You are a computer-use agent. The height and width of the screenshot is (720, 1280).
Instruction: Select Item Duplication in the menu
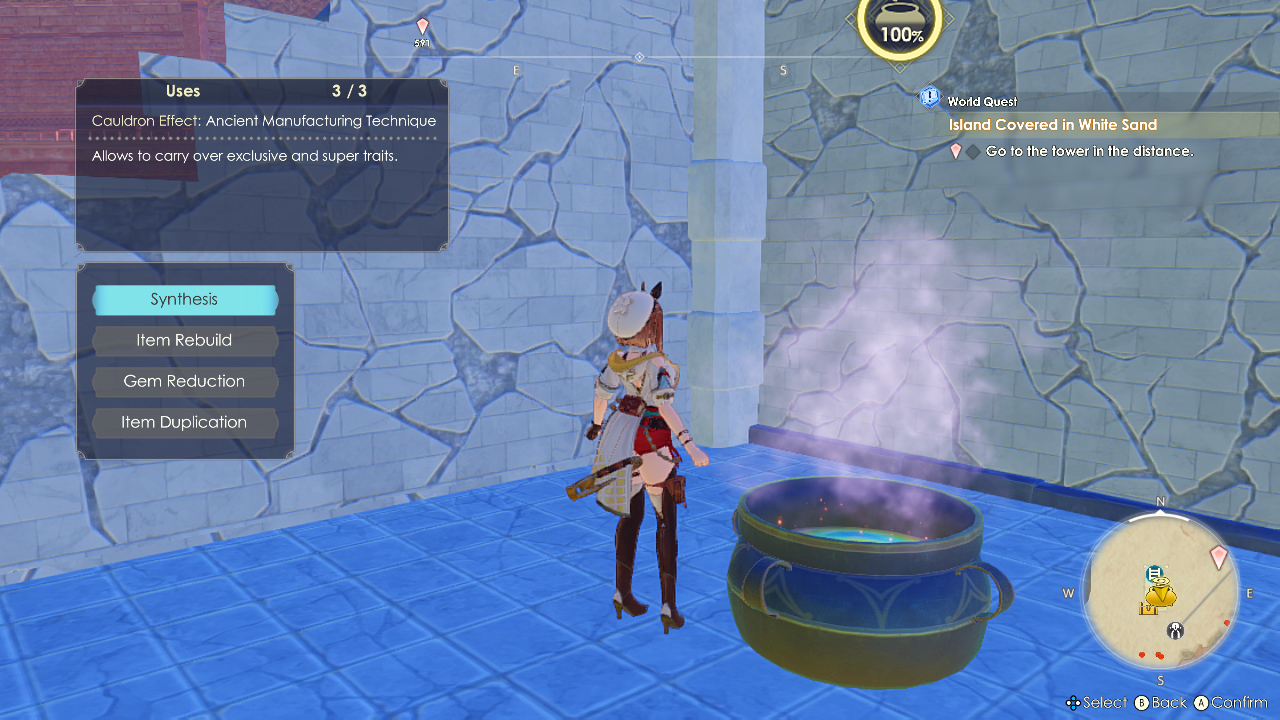click(x=184, y=422)
